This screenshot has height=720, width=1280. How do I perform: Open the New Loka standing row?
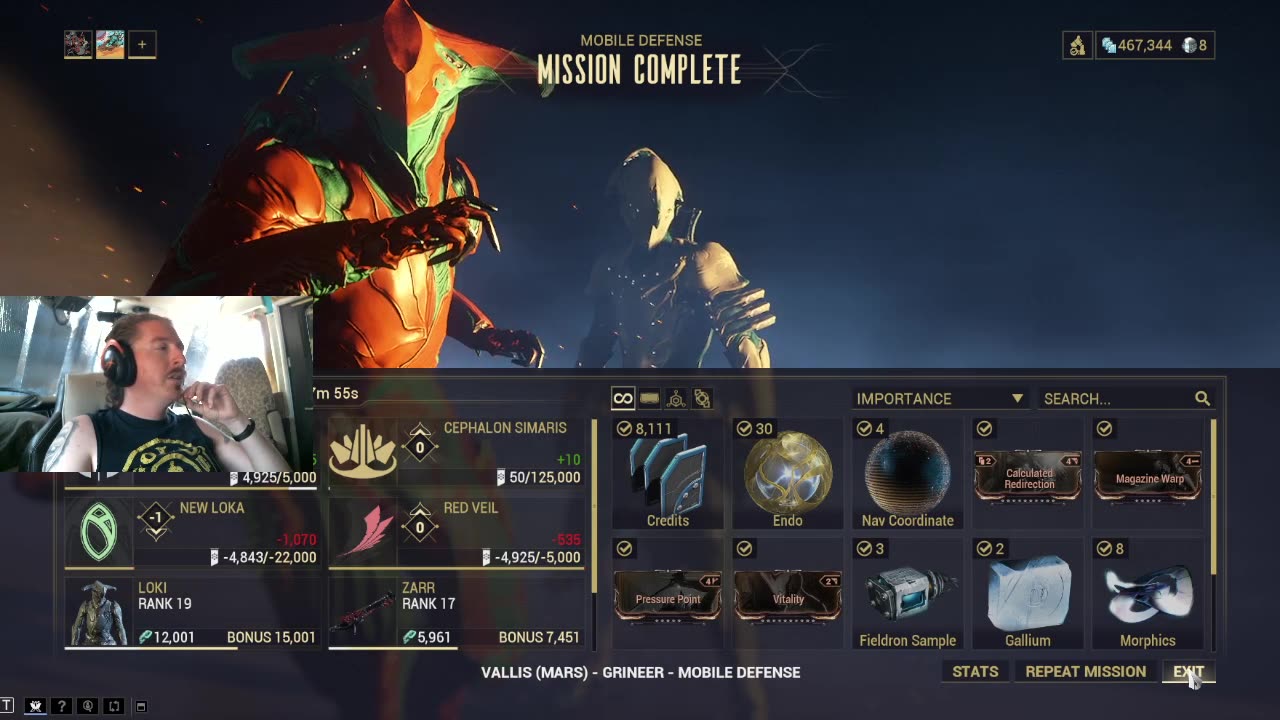192,532
